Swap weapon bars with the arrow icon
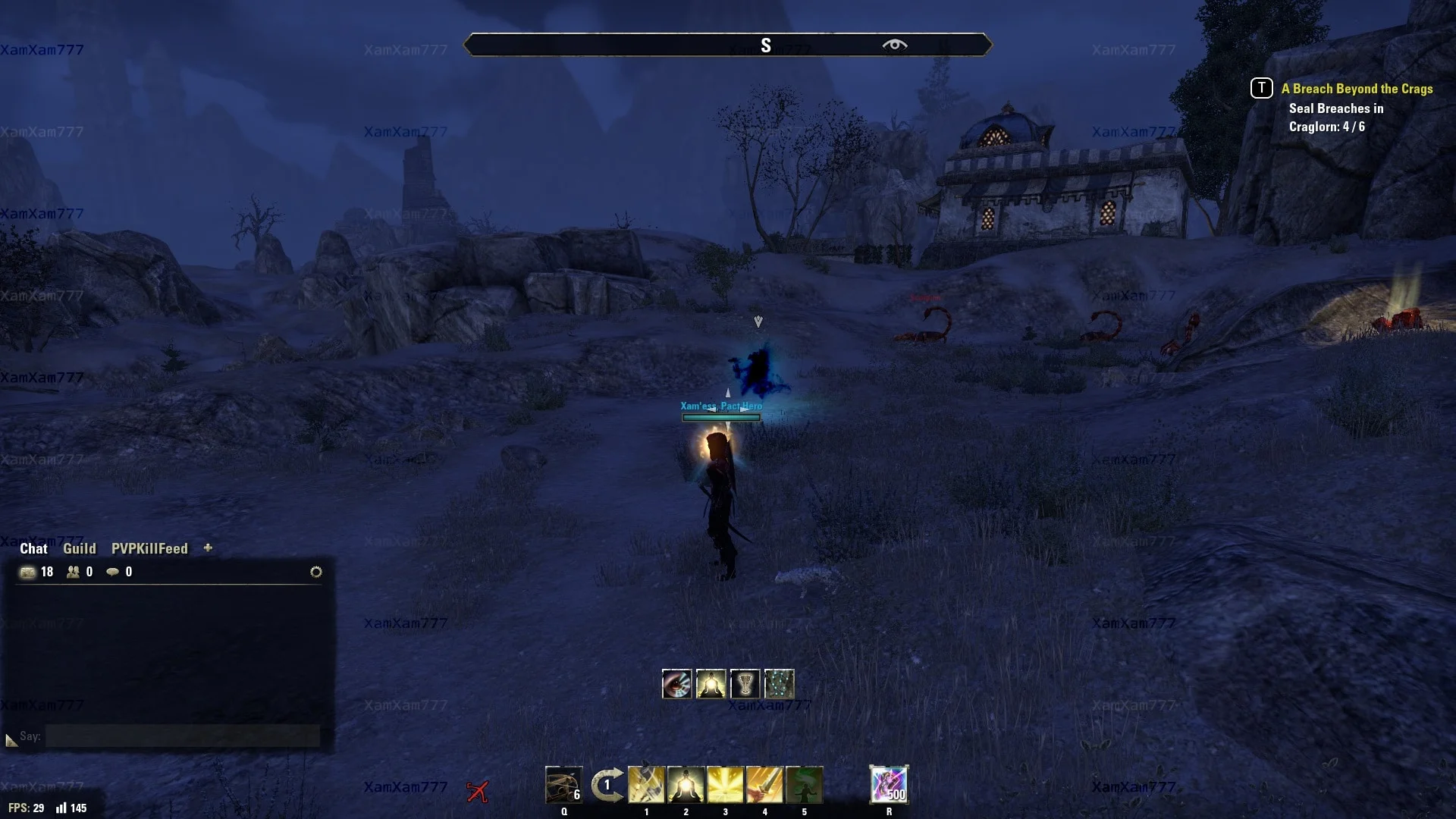Screen dimensions: 1456x819 607,785
